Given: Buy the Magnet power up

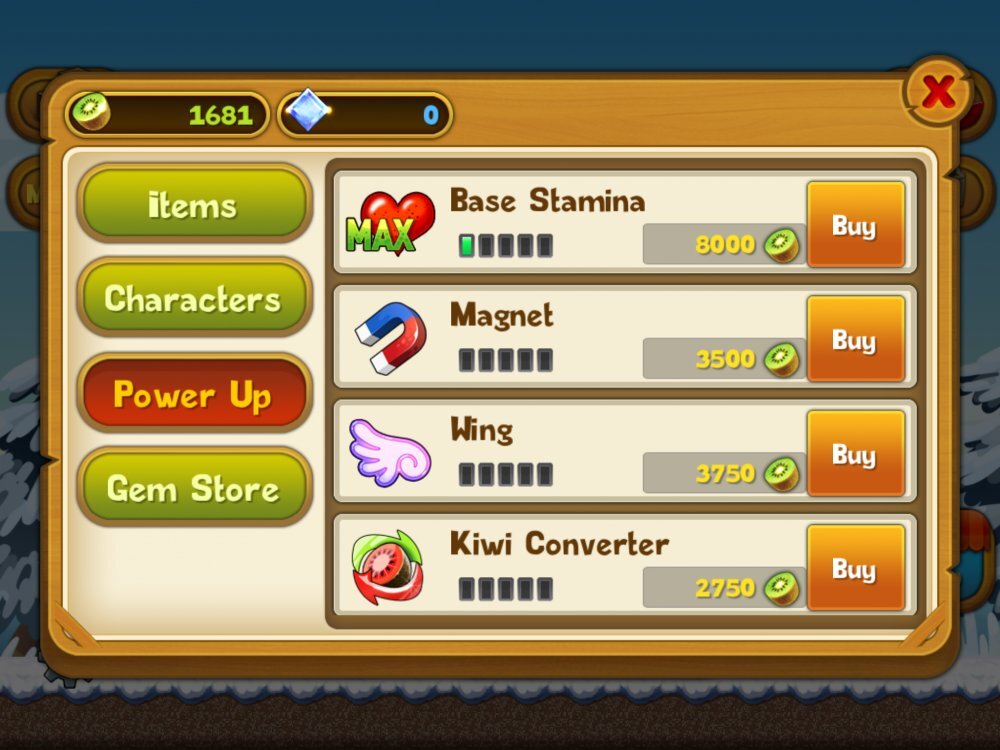Looking at the screenshot, I should pos(855,339).
